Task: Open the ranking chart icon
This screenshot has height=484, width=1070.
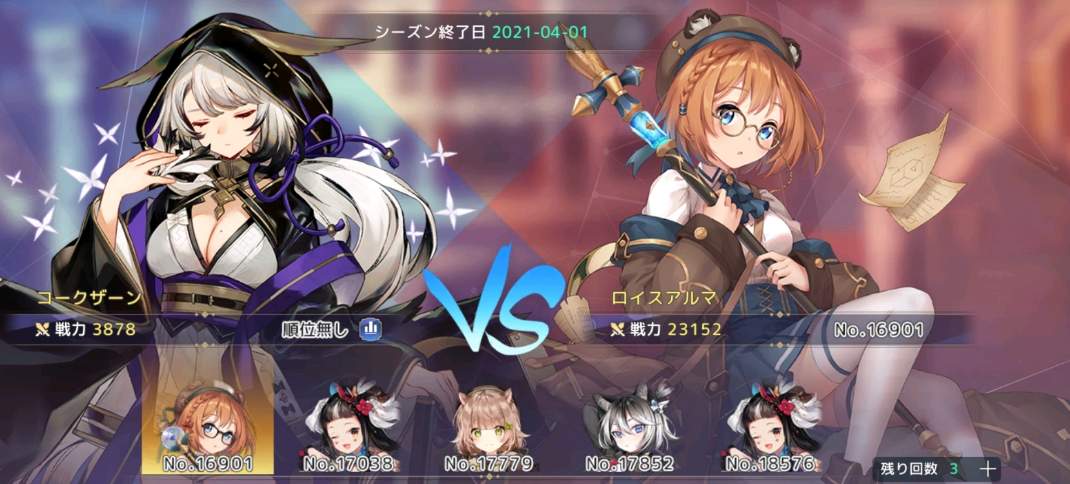Action: [x=371, y=328]
